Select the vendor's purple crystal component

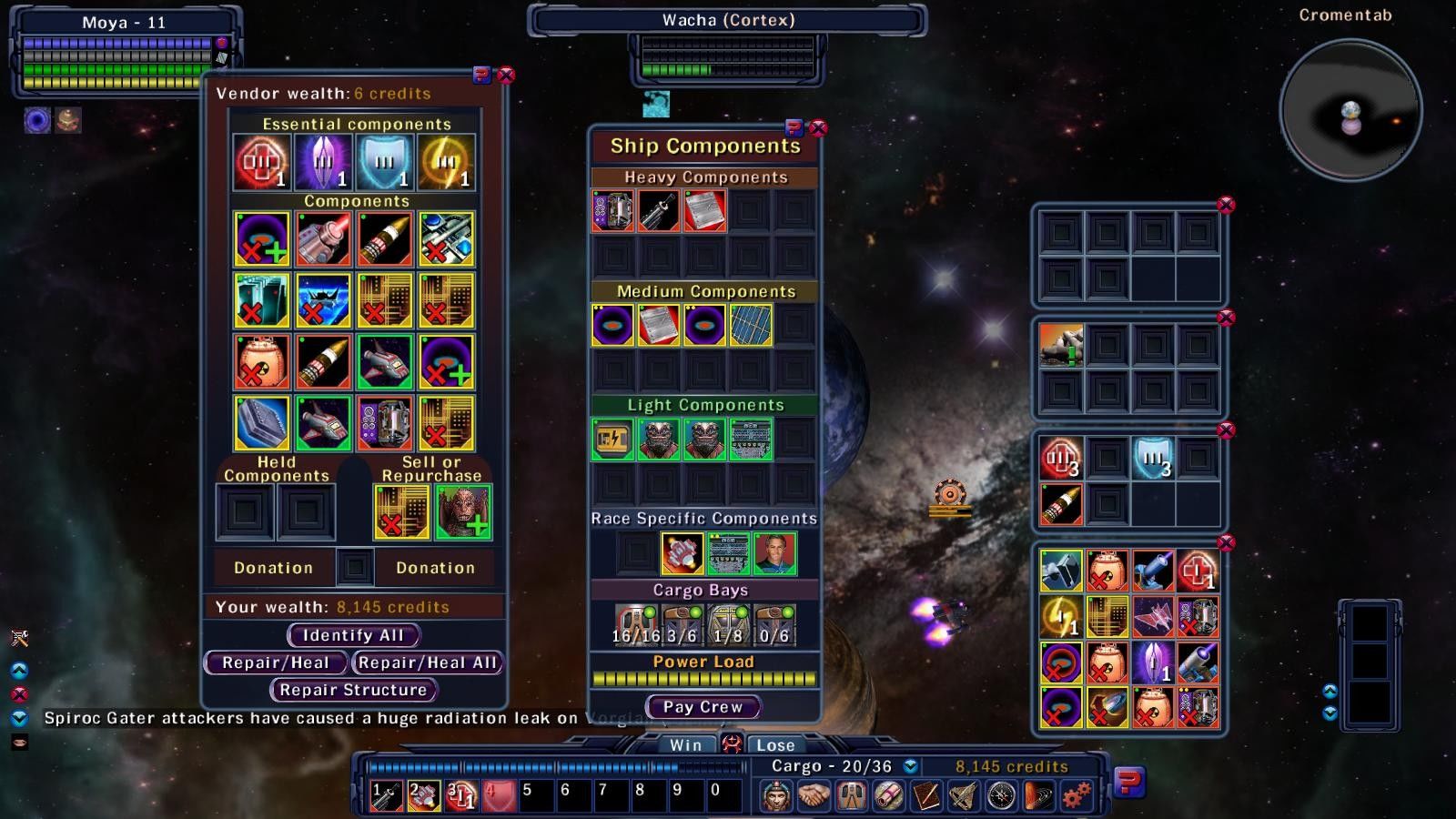(323, 162)
